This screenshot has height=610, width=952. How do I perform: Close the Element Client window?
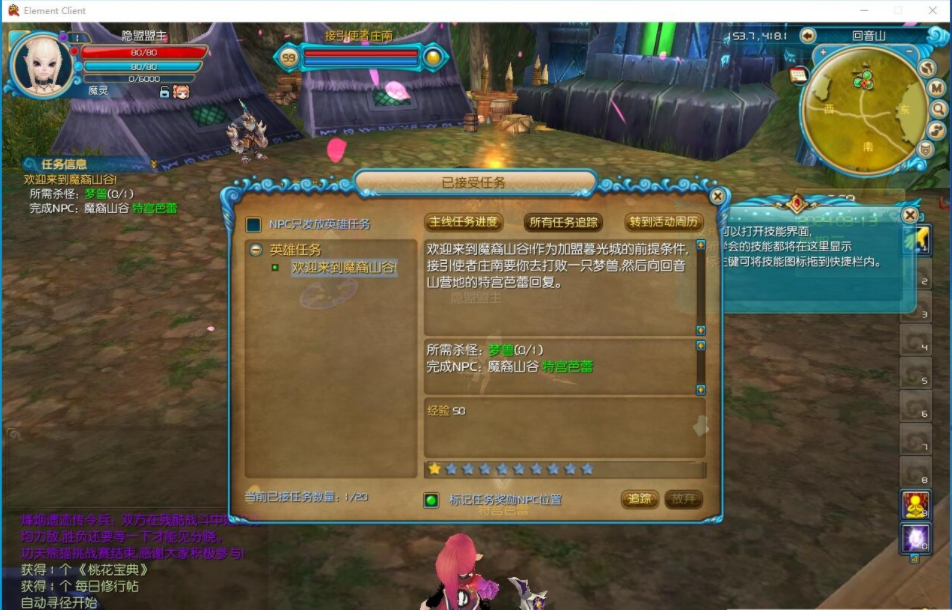click(933, 11)
